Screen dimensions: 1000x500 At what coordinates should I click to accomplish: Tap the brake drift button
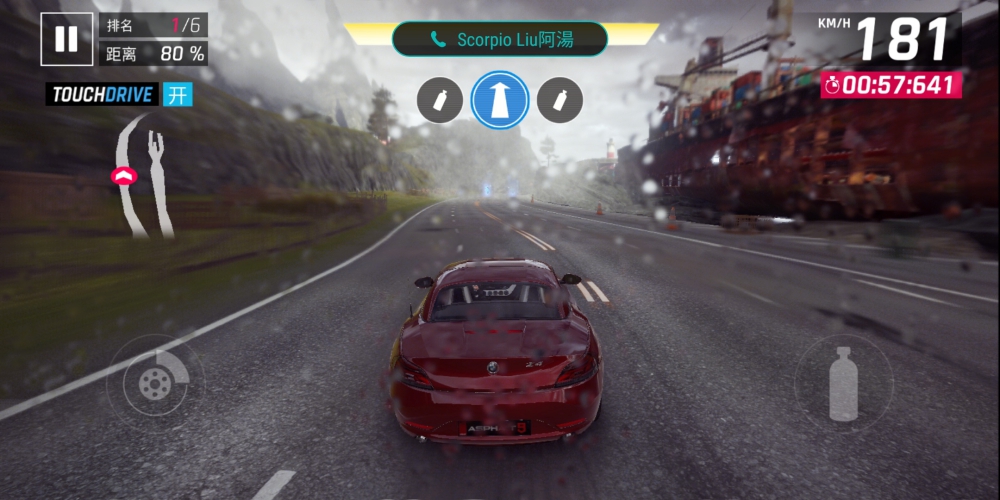coord(155,381)
